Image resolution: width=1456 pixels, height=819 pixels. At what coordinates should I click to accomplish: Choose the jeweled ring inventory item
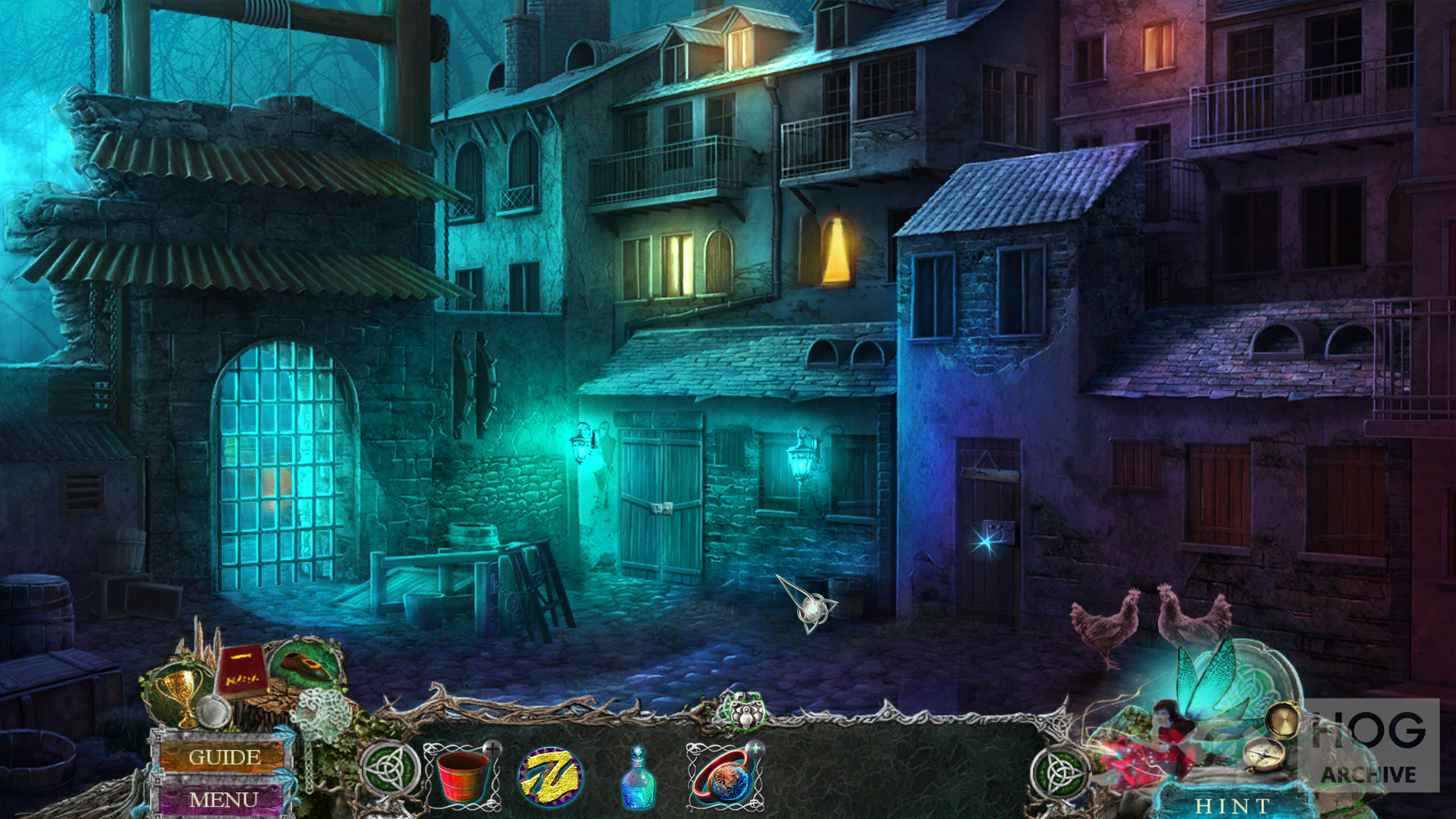[724, 778]
